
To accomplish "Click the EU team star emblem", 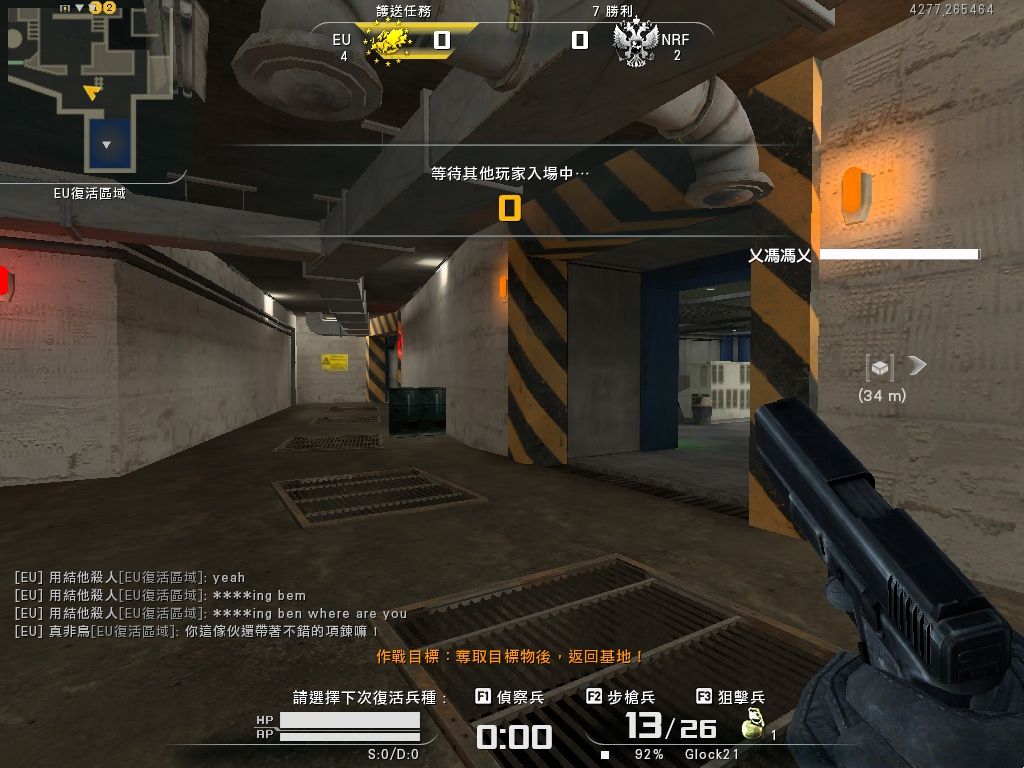I will (x=393, y=43).
